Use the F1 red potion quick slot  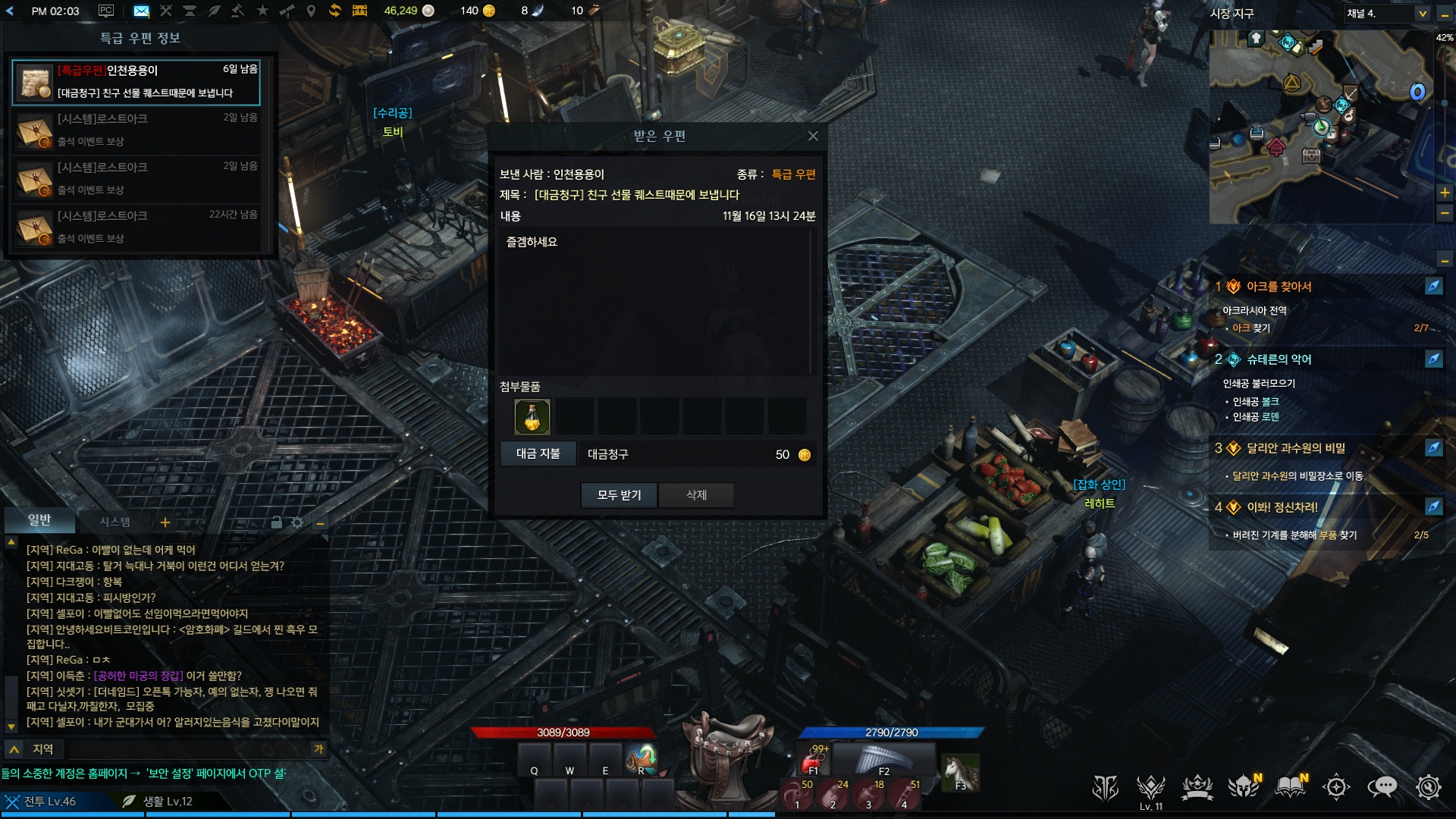815,760
